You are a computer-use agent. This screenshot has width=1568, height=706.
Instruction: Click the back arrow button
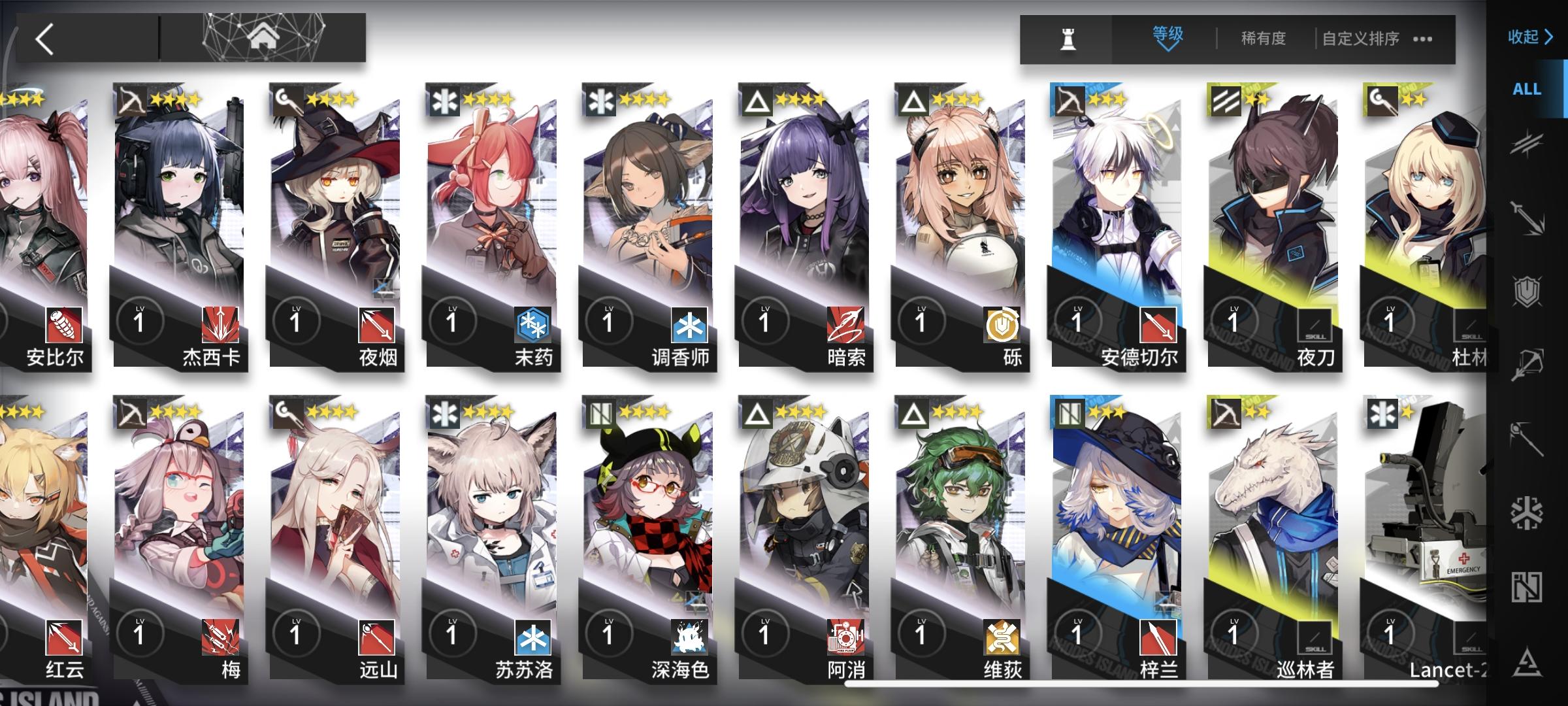tap(44, 38)
